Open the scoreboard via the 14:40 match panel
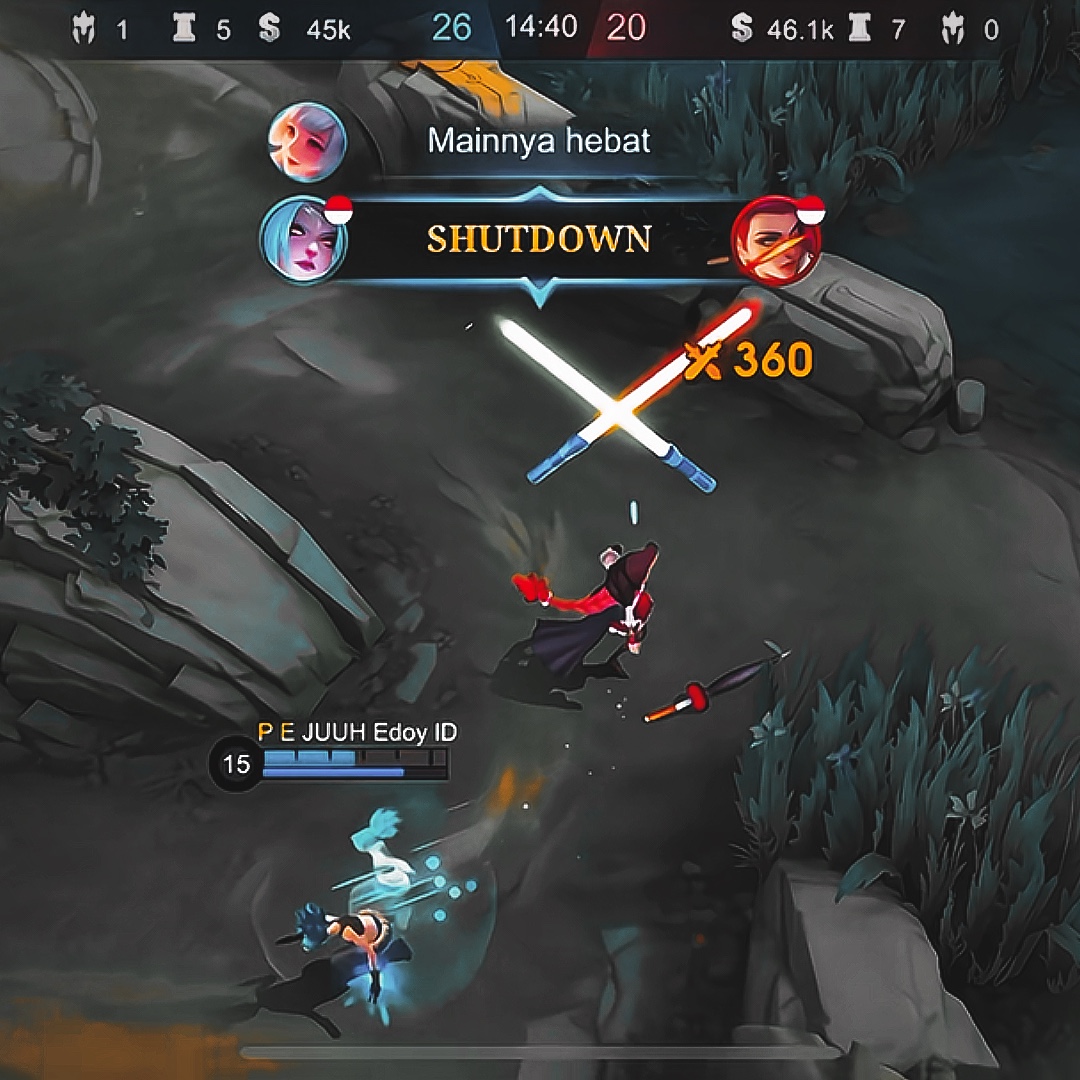The width and height of the screenshot is (1080, 1080). (x=541, y=27)
